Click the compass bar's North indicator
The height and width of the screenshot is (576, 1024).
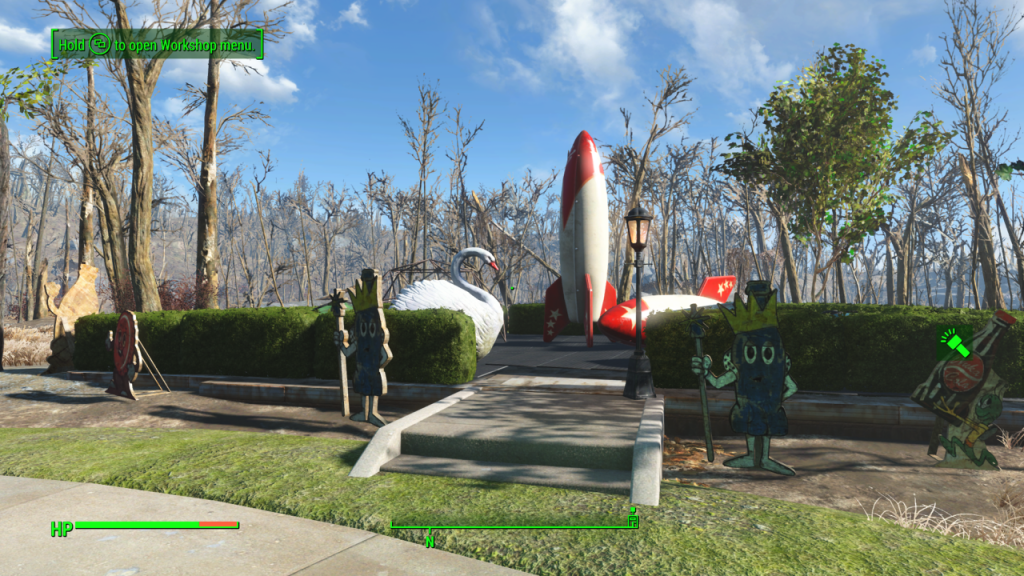pyautogui.click(x=430, y=541)
